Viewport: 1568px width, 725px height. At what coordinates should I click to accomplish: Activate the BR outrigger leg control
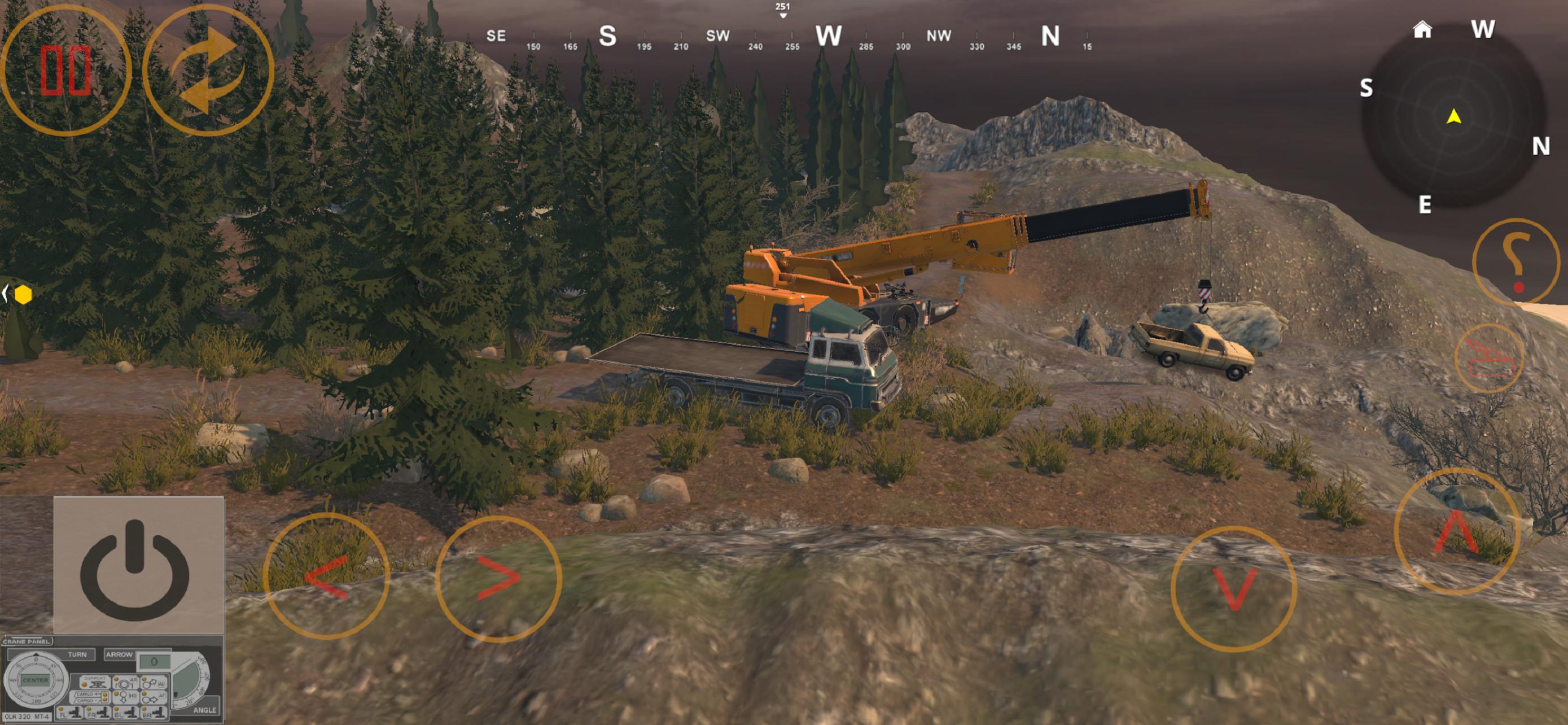[154, 711]
